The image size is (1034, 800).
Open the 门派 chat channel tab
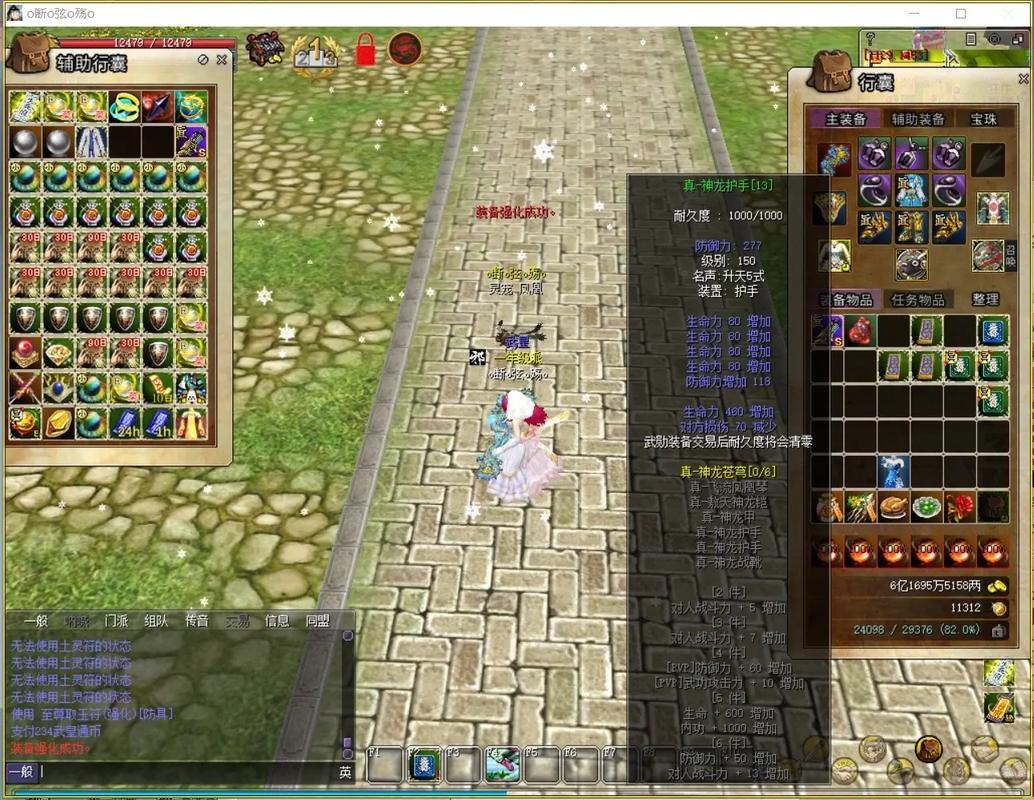click(116, 621)
